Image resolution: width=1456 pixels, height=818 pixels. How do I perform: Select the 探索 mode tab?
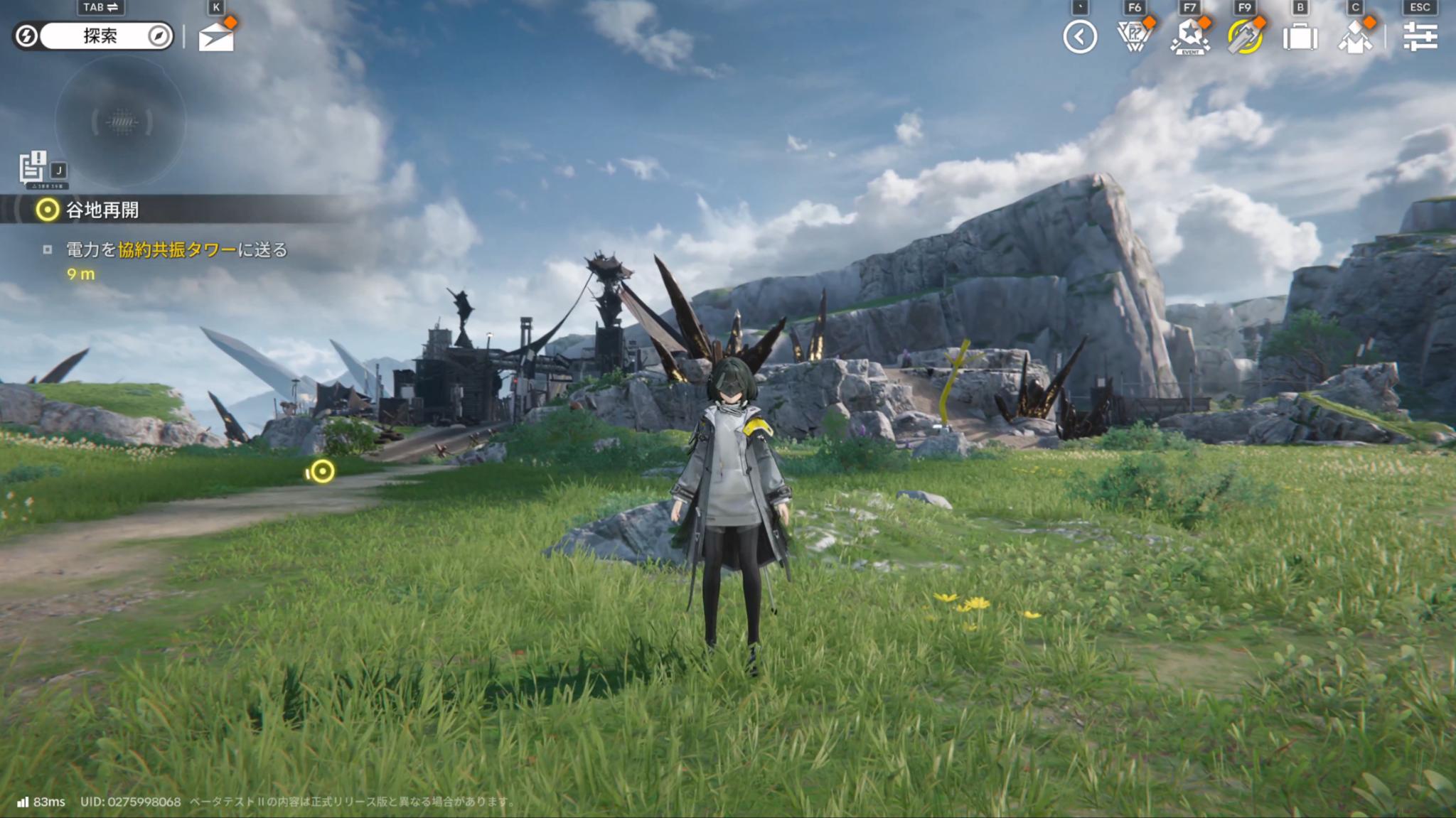click(100, 36)
